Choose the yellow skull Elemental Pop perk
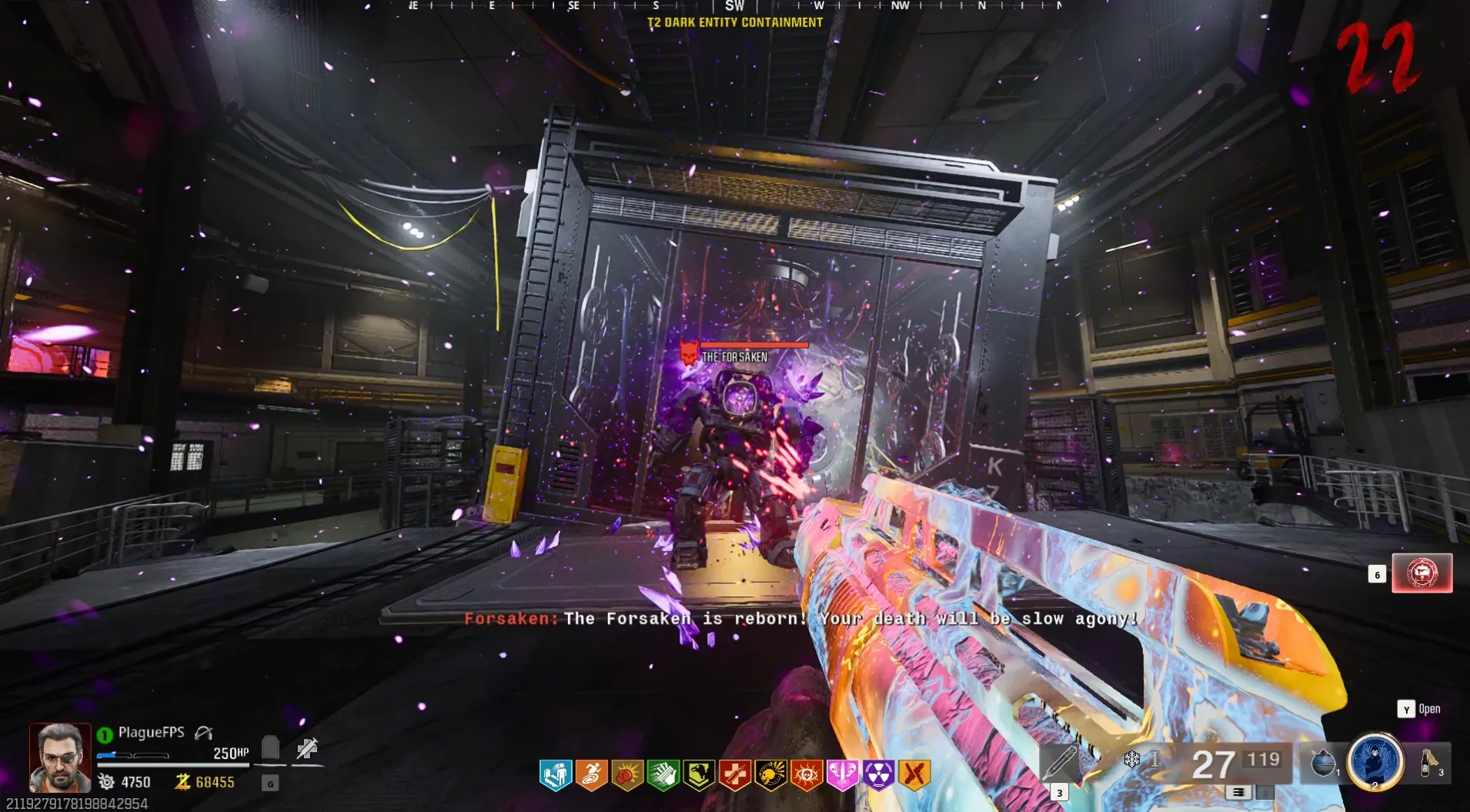The image size is (1470, 812). pyautogui.click(x=770, y=775)
